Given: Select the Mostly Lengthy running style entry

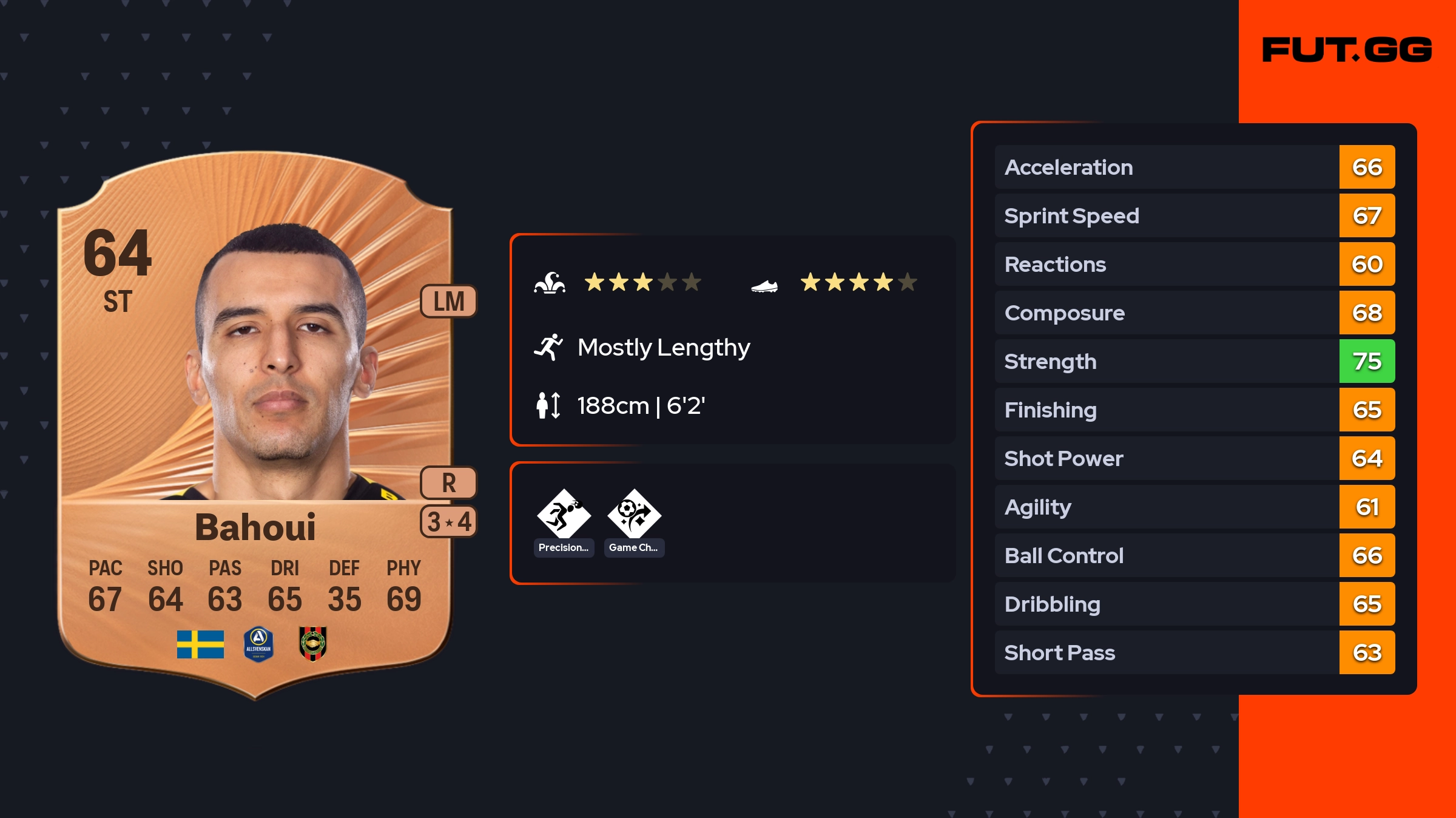Looking at the screenshot, I should tap(663, 347).
